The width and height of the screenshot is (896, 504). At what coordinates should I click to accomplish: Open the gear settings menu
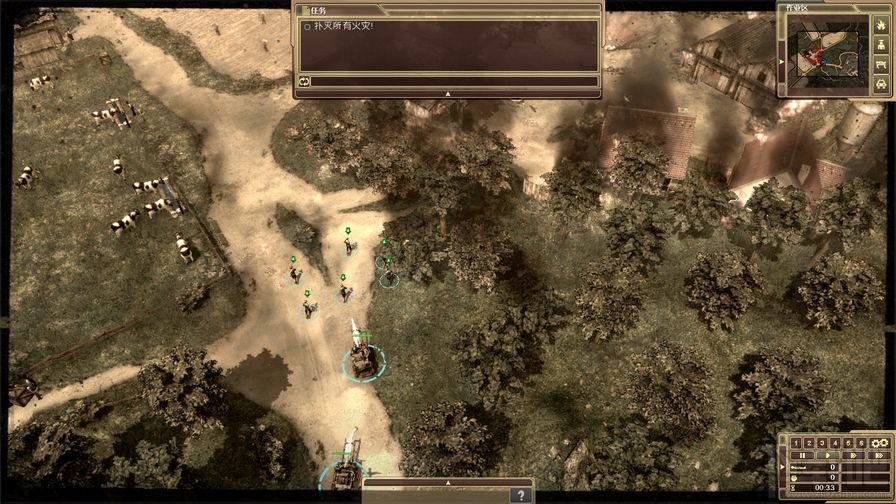pyautogui.click(x=880, y=443)
